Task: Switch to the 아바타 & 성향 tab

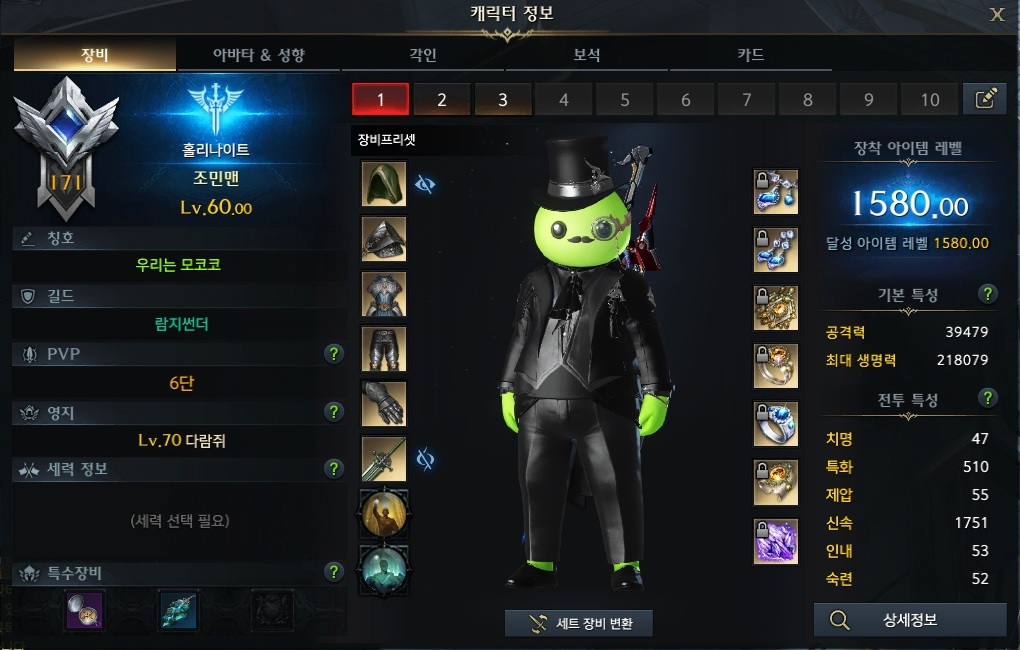Action: tap(259, 55)
